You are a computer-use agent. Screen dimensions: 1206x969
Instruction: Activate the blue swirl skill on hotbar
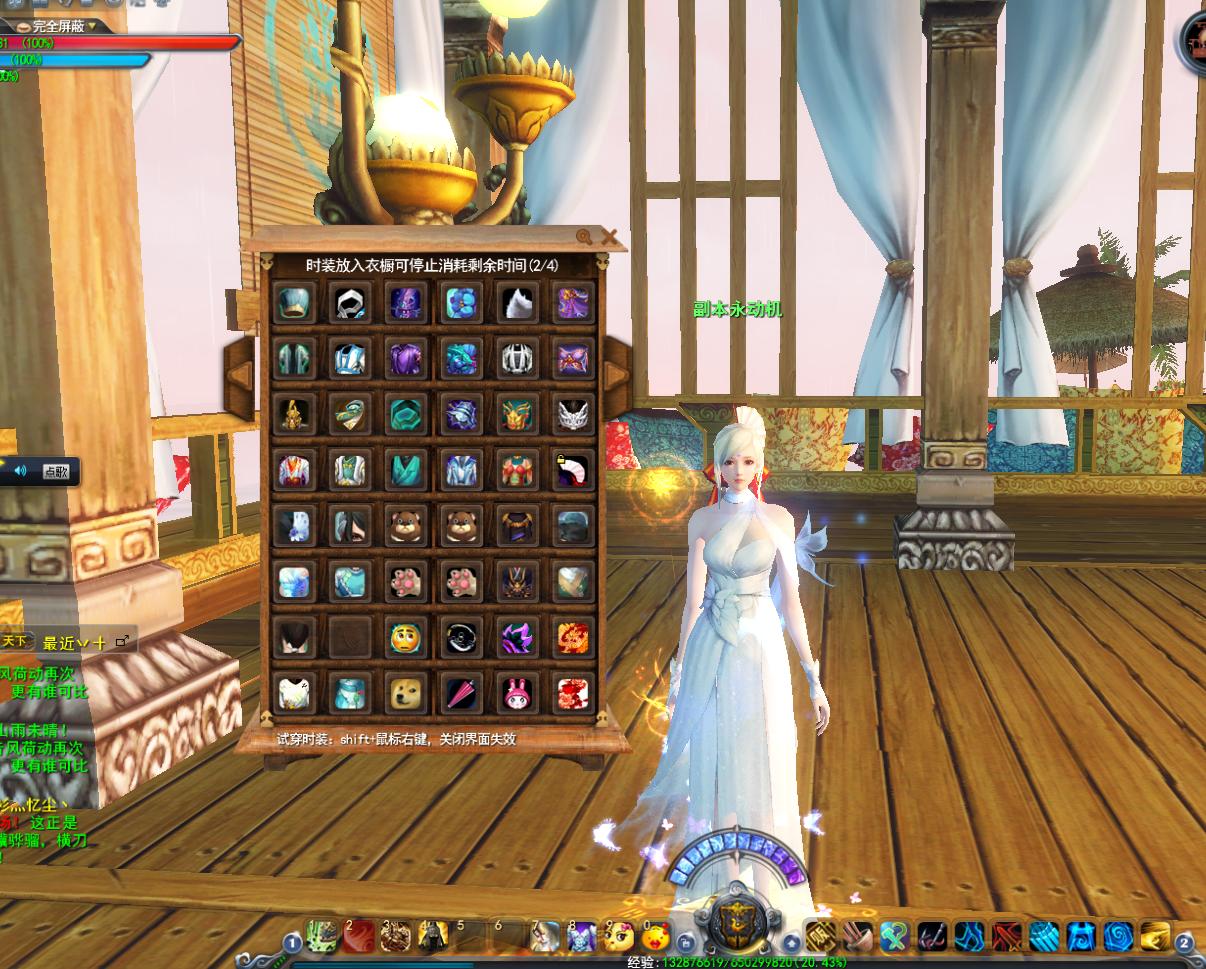pyautogui.click(x=1118, y=937)
